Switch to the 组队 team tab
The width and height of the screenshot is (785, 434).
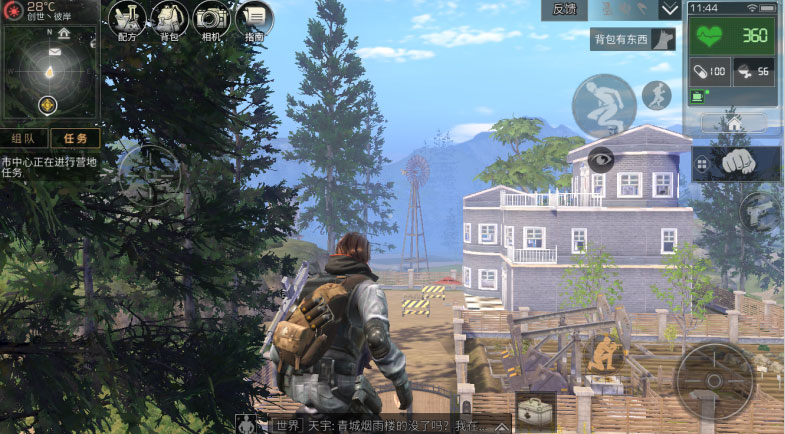24,138
